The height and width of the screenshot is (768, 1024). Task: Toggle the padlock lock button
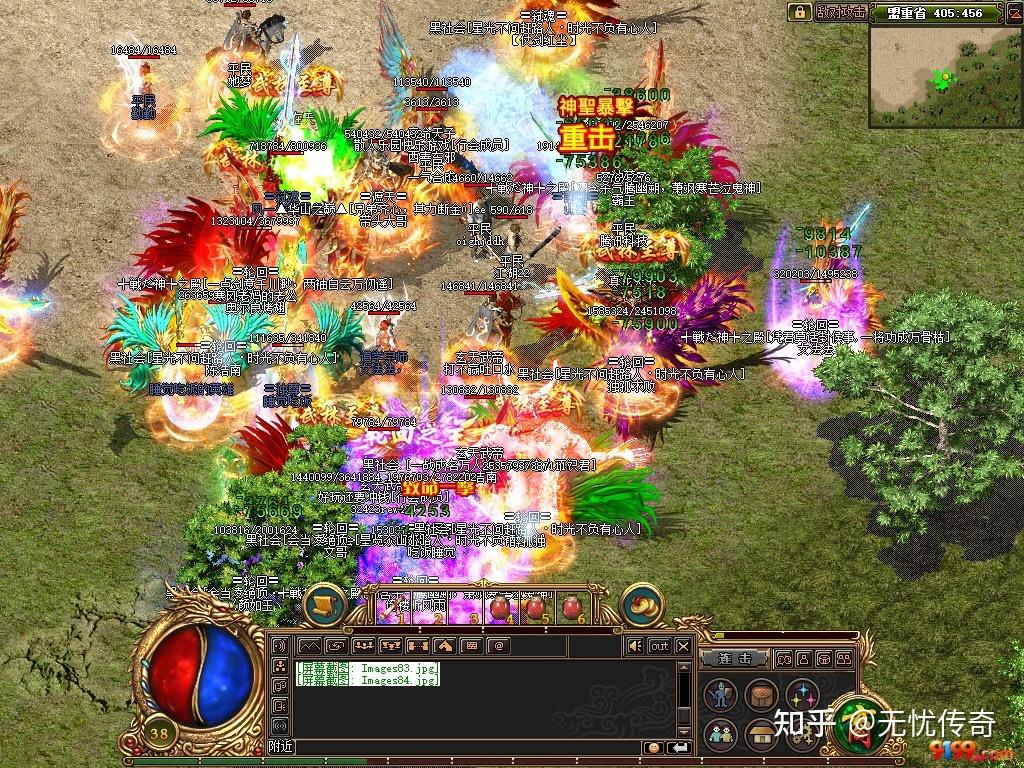pyautogui.click(x=799, y=12)
